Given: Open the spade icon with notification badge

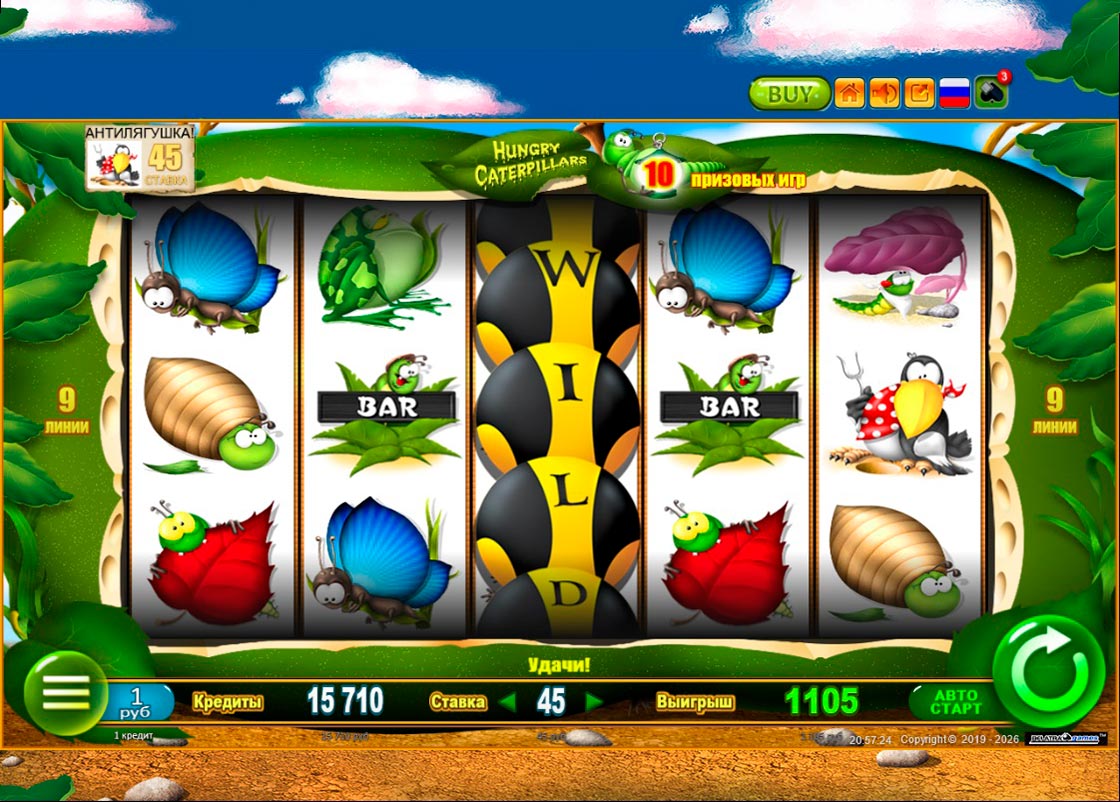Looking at the screenshot, I should (x=992, y=92).
